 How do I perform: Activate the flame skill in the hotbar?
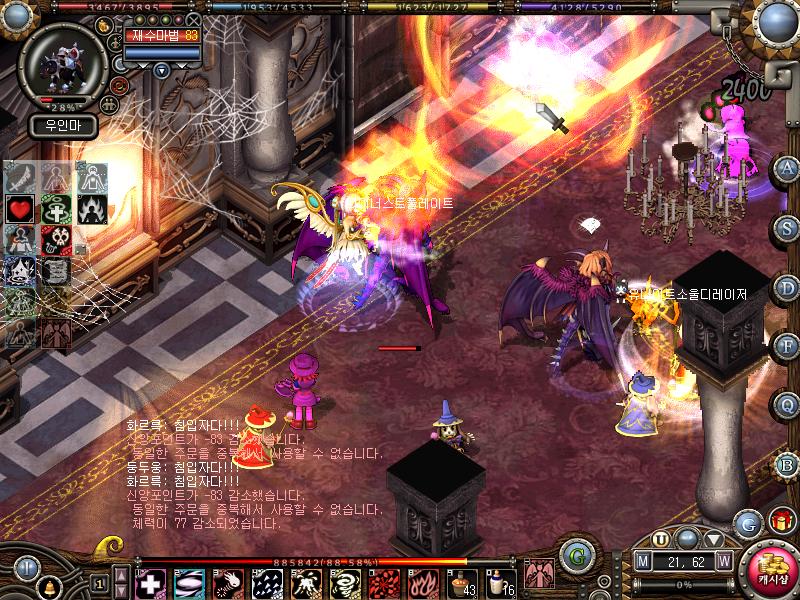(420, 583)
